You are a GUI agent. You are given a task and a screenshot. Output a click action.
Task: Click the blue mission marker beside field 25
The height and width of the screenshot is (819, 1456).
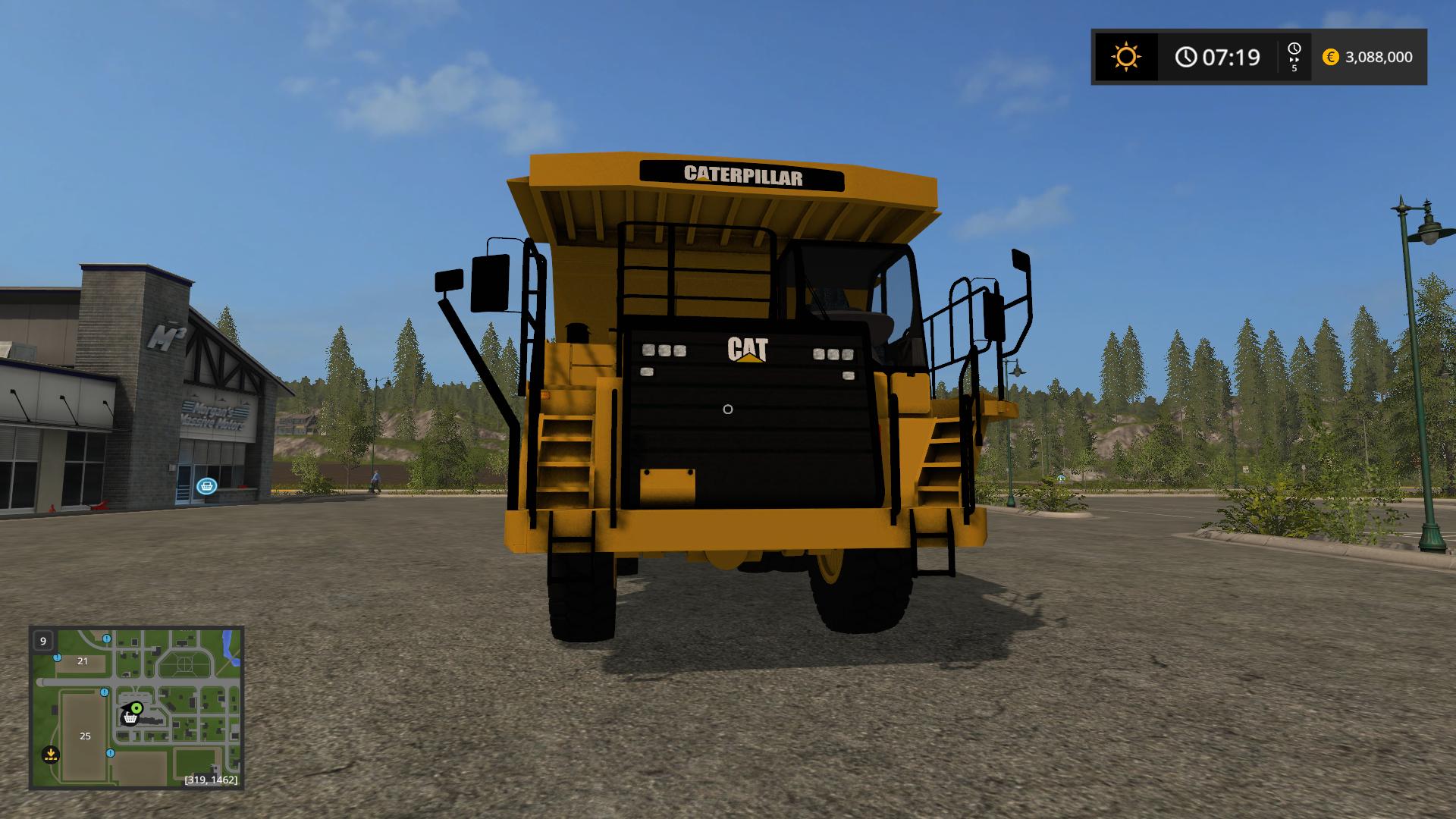click(111, 753)
